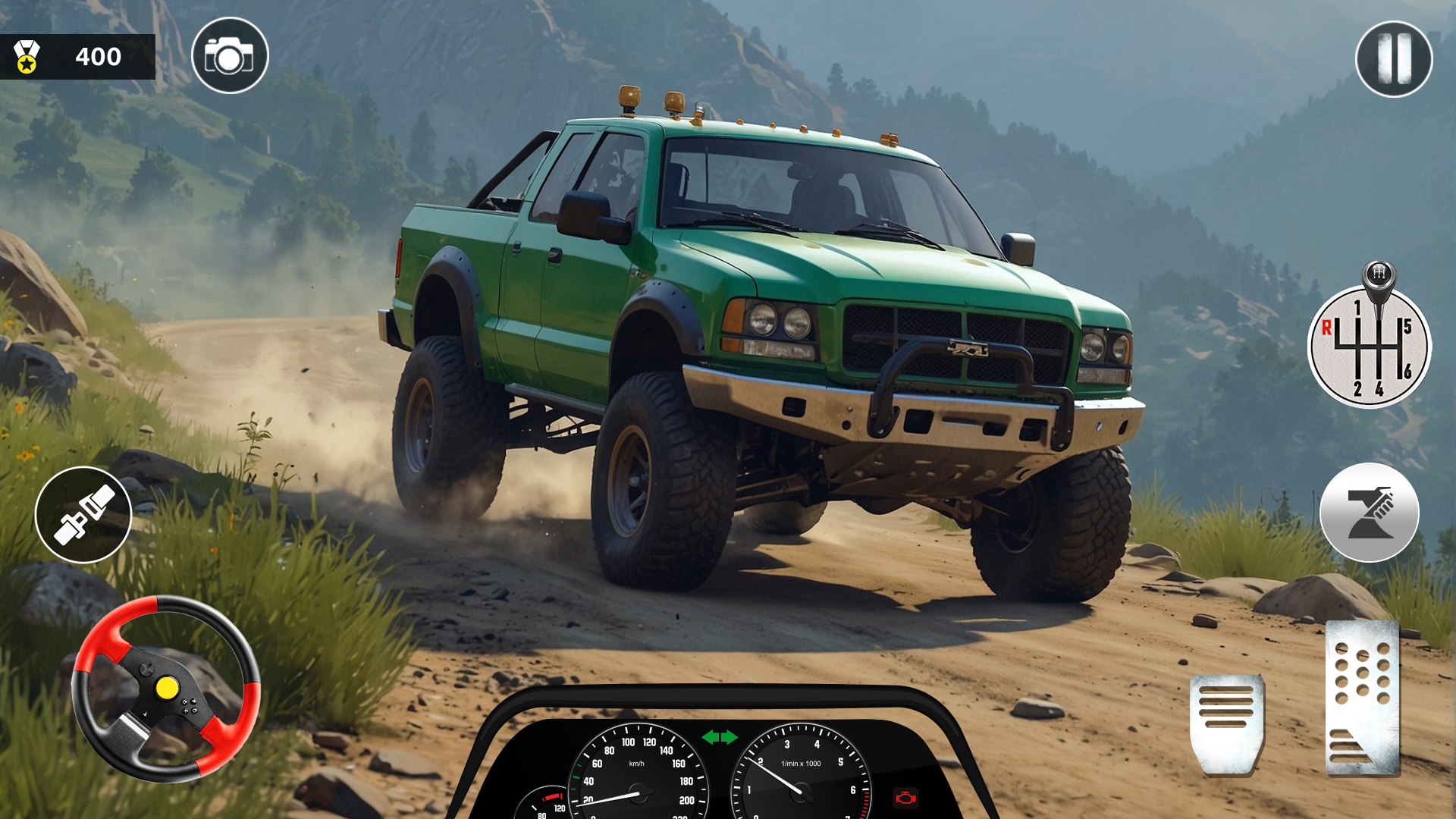The height and width of the screenshot is (819, 1456).
Task: Pause the game
Action: (1393, 58)
